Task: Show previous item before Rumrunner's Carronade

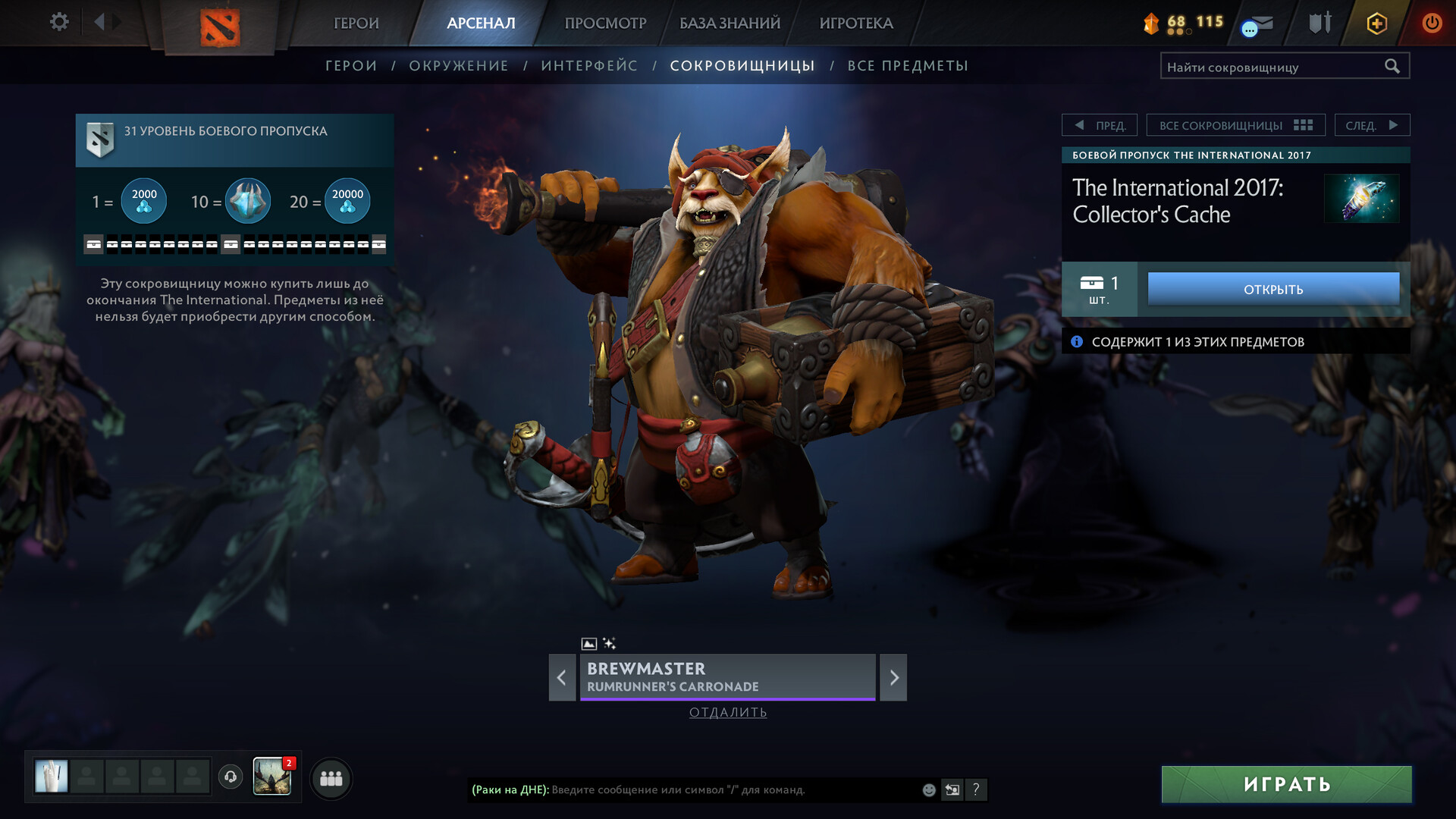Action: 562,677
